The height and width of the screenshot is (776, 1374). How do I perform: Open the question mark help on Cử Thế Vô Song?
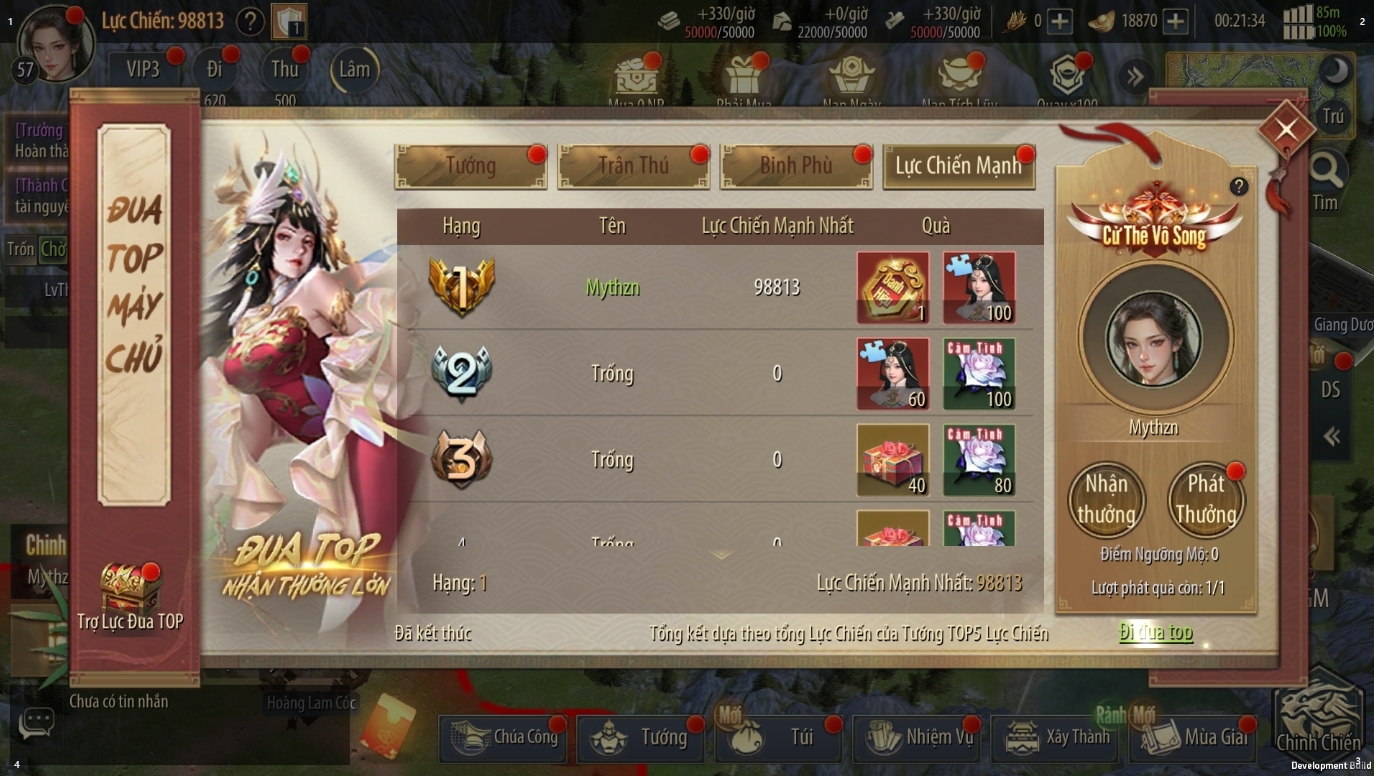tap(1239, 187)
